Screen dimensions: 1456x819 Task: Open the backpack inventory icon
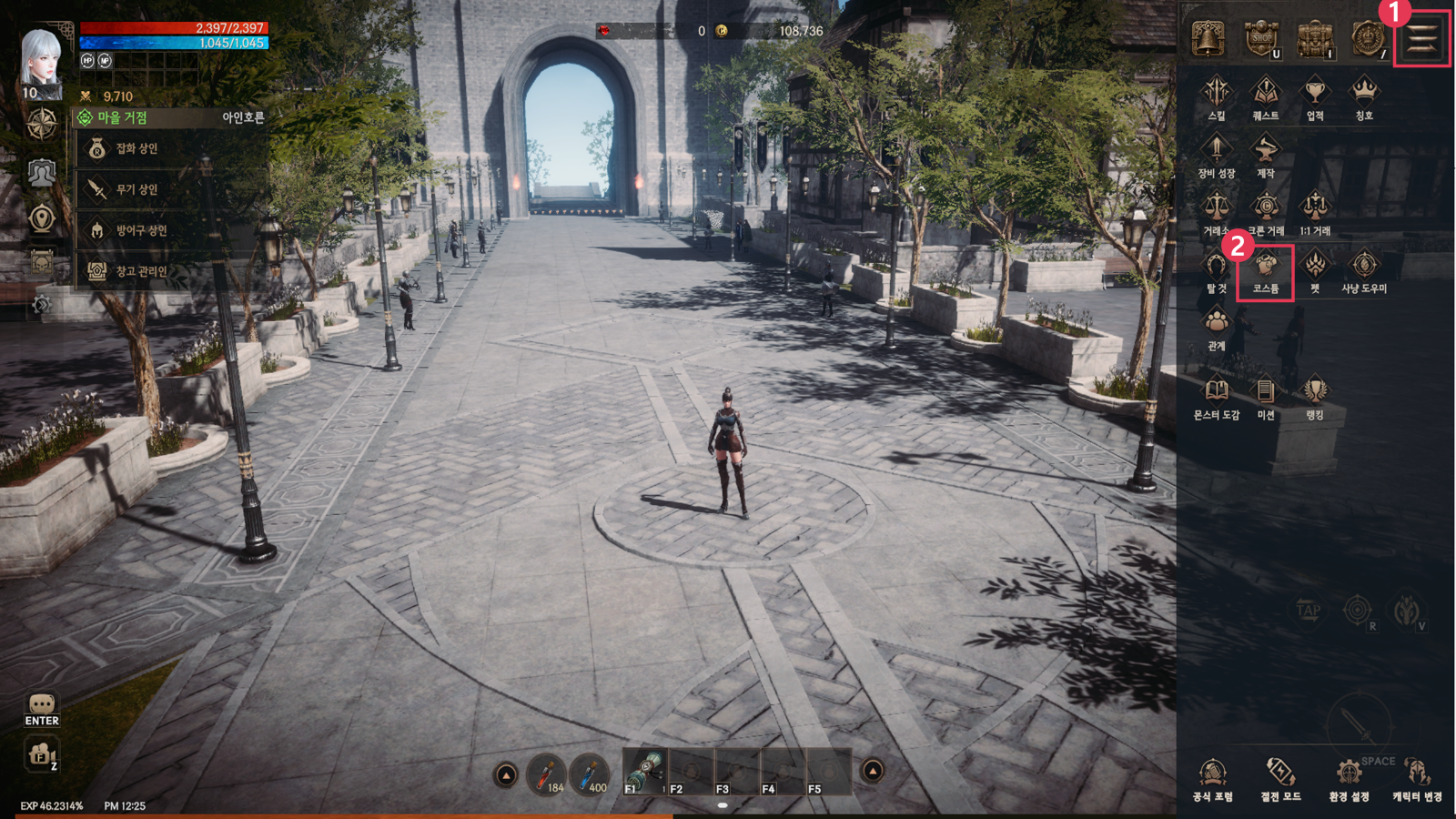click(x=1315, y=39)
